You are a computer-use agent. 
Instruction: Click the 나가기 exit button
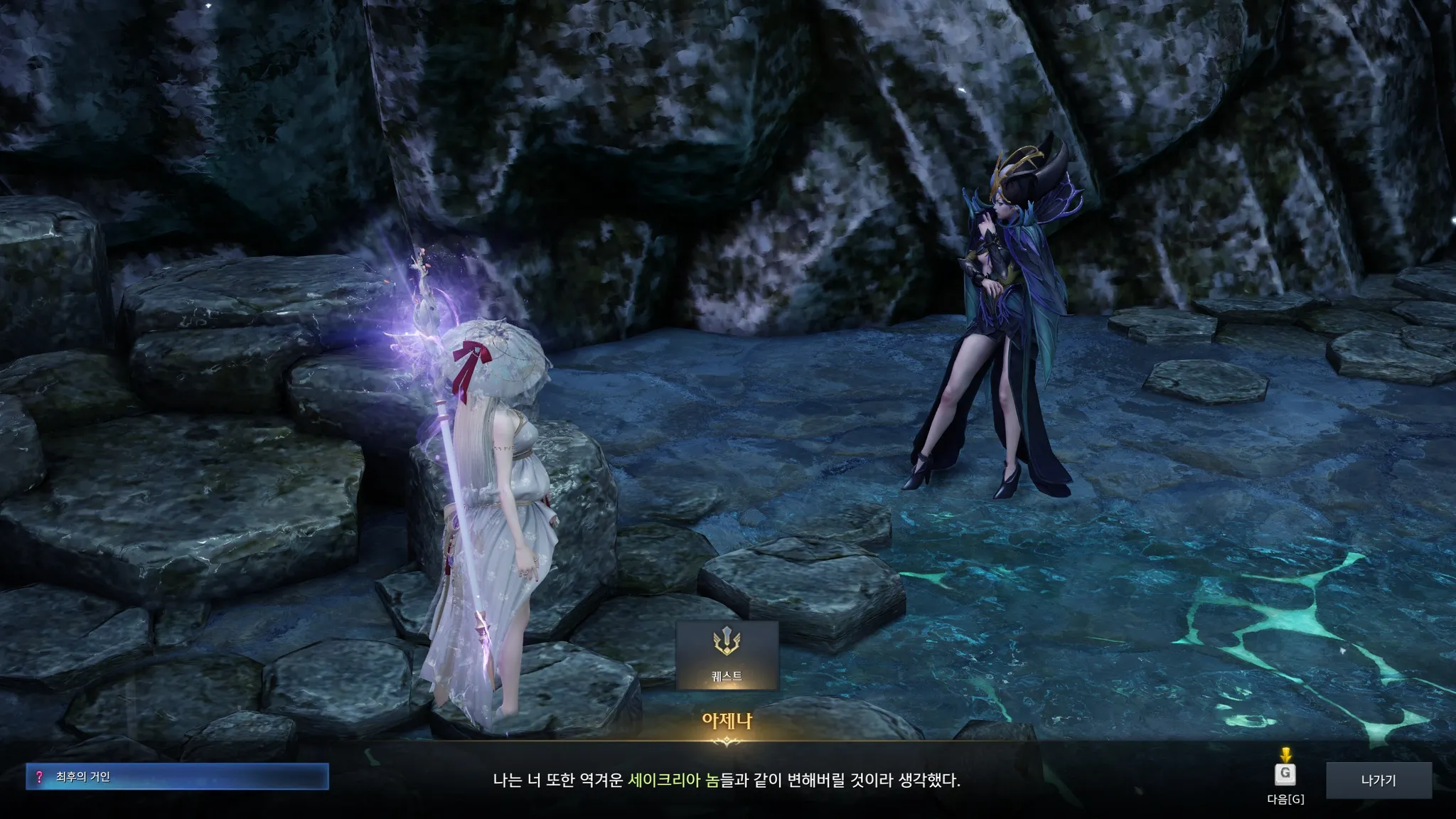[x=1378, y=781]
